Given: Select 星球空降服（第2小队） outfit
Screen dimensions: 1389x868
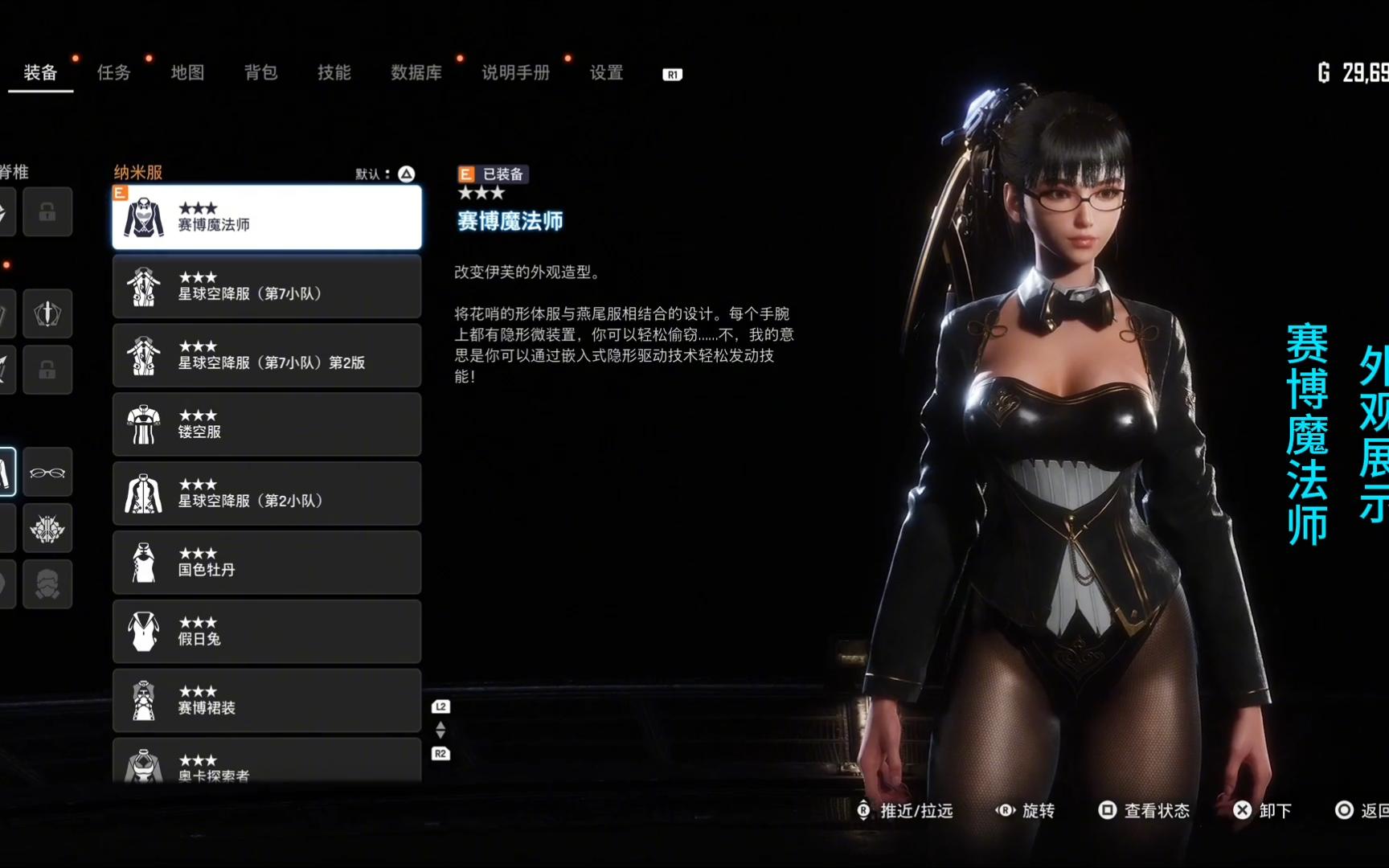Looking at the screenshot, I should pos(266,493).
